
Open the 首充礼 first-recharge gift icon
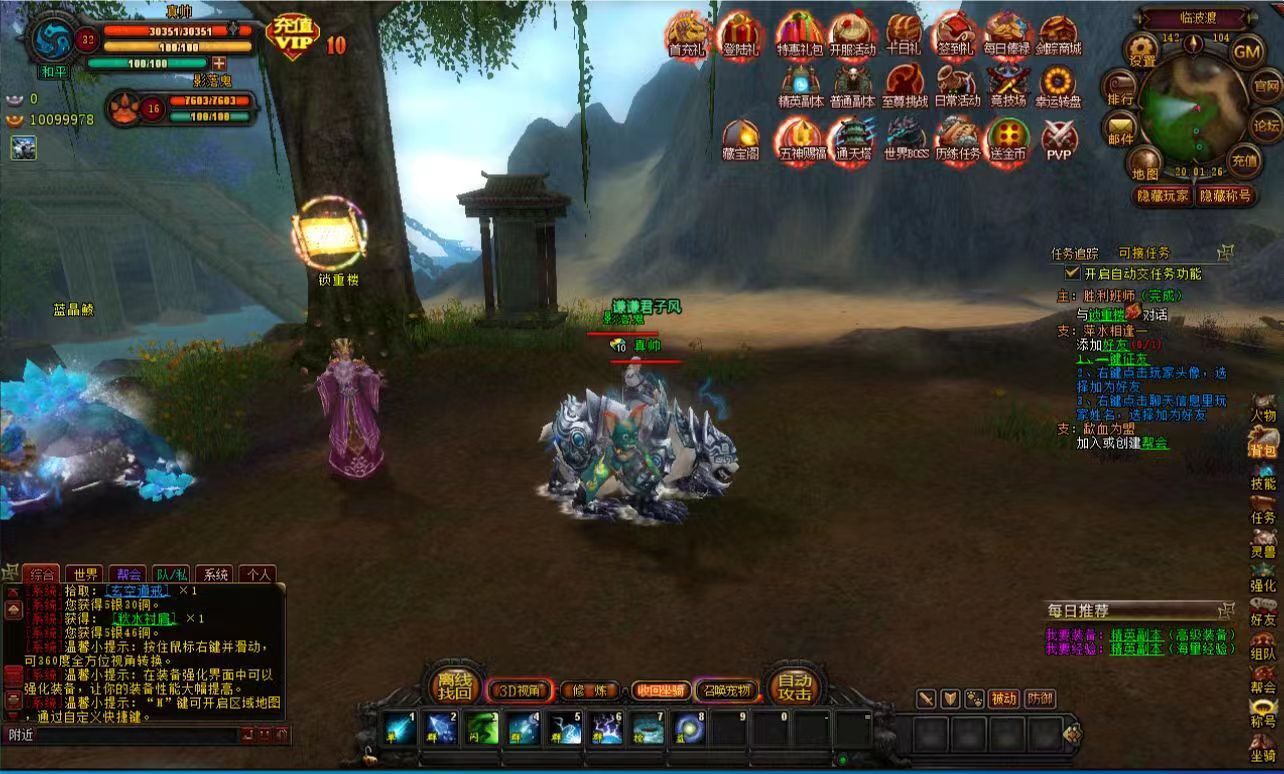(x=687, y=36)
